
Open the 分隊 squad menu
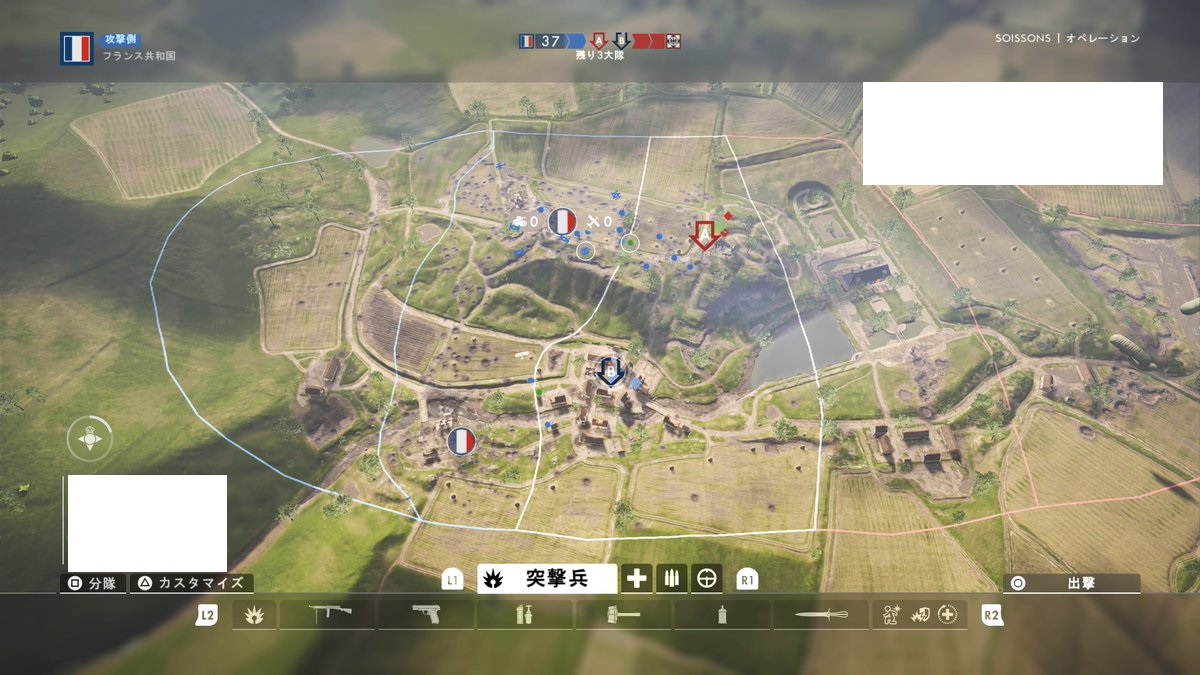coord(94,583)
